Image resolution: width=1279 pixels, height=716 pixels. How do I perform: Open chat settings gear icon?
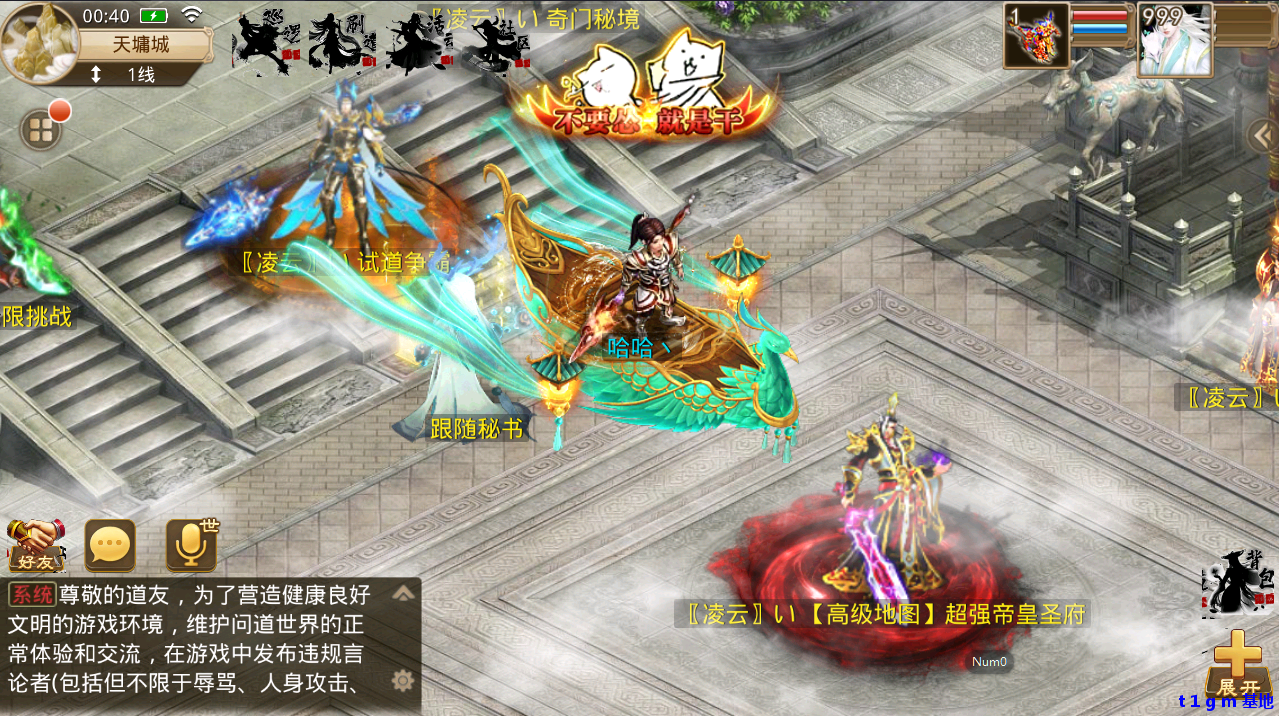pyautogui.click(x=402, y=681)
